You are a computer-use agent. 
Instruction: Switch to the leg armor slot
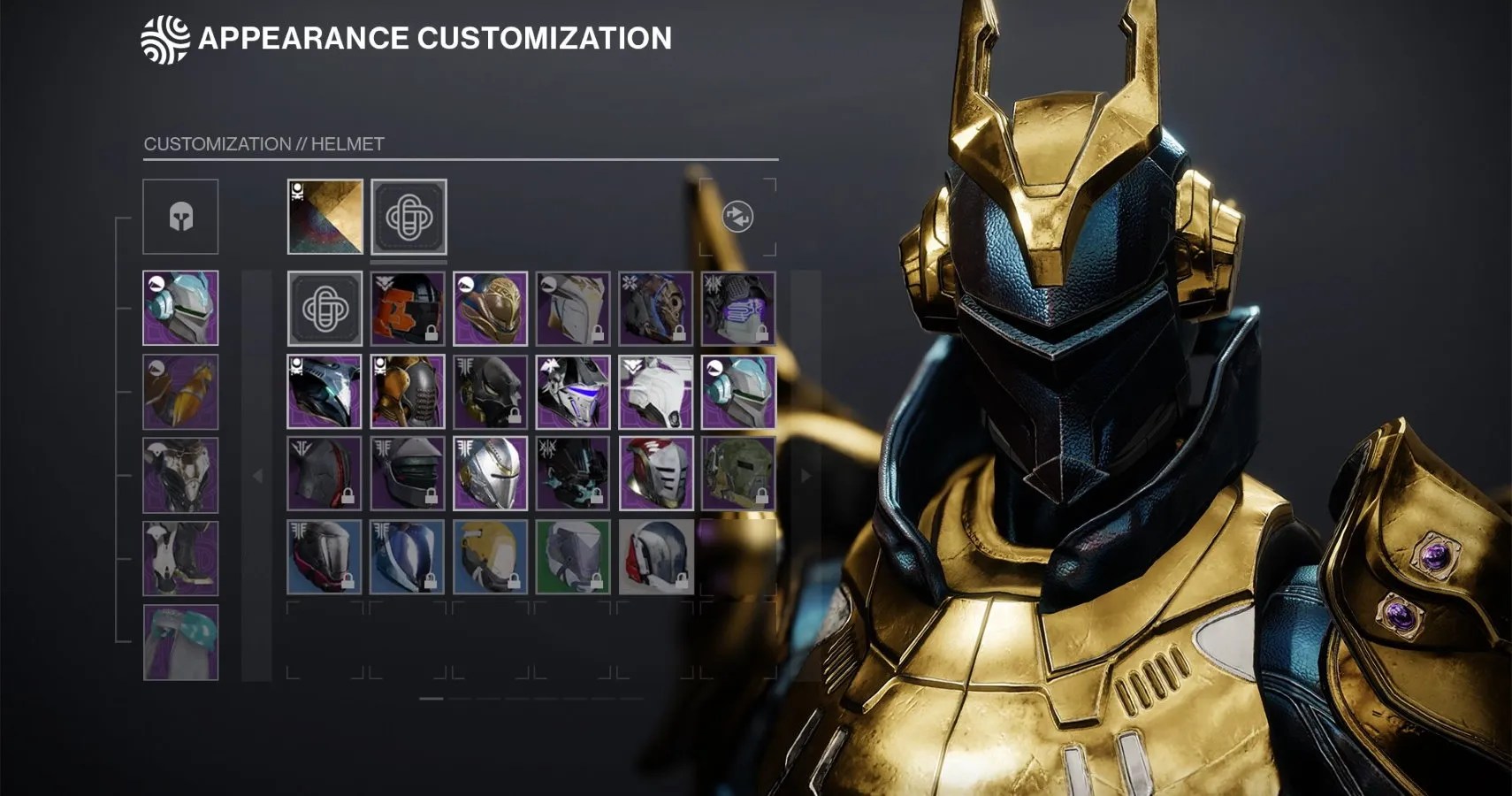180,558
